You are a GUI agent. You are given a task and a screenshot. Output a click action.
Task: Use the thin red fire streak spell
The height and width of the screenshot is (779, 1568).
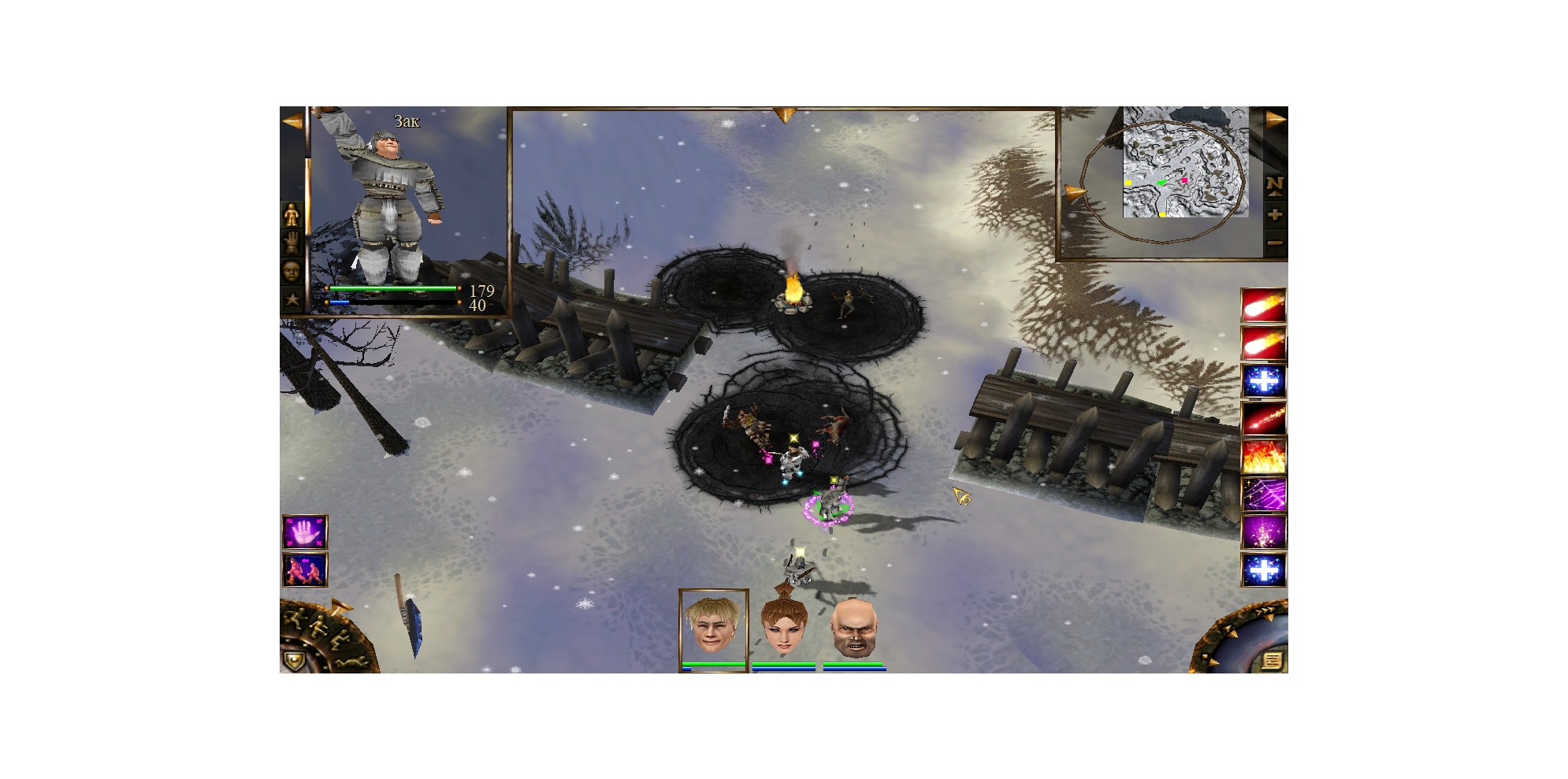pos(1263,419)
